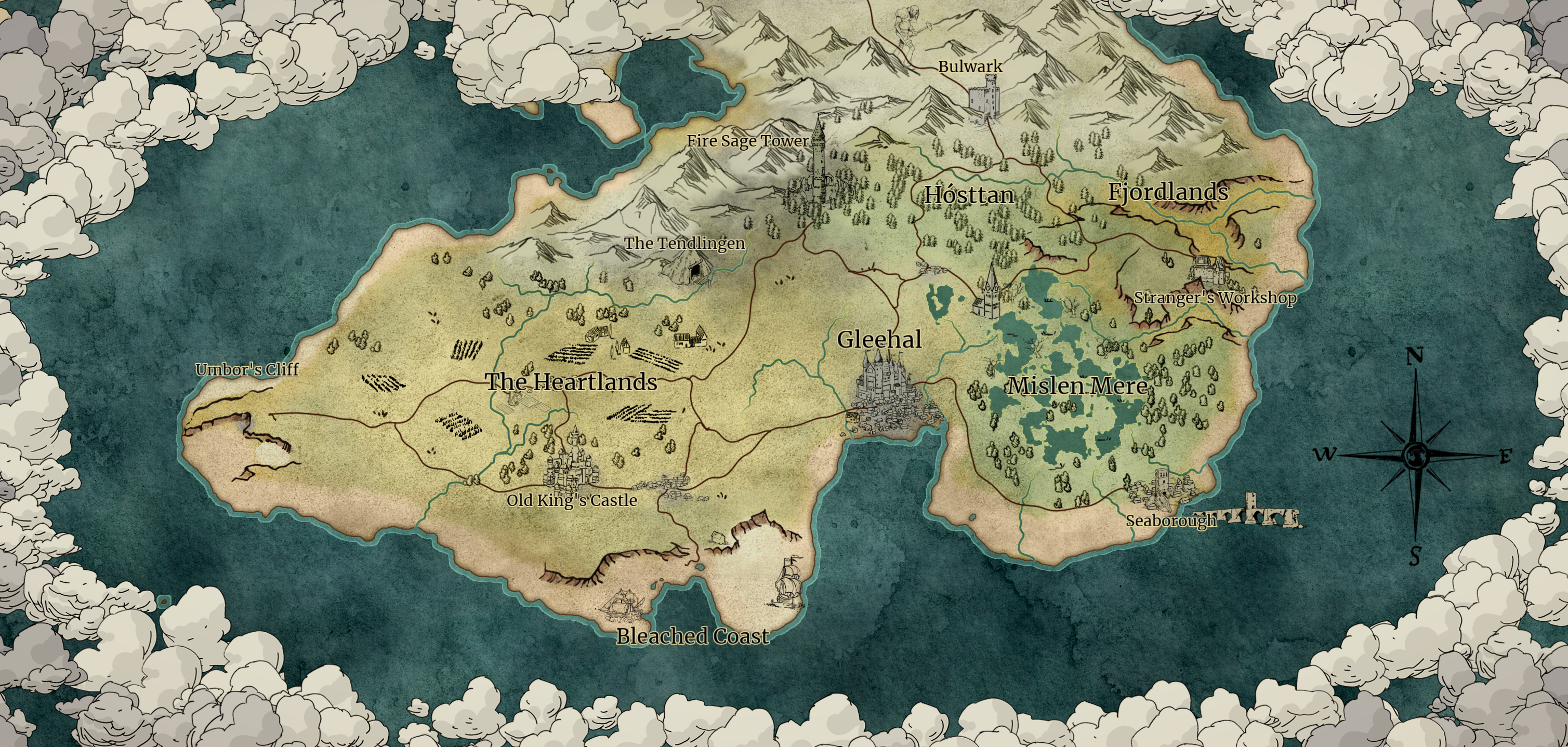Select the Fjordlands region label
The height and width of the screenshot is (747, 1568).
[1167, 192]
